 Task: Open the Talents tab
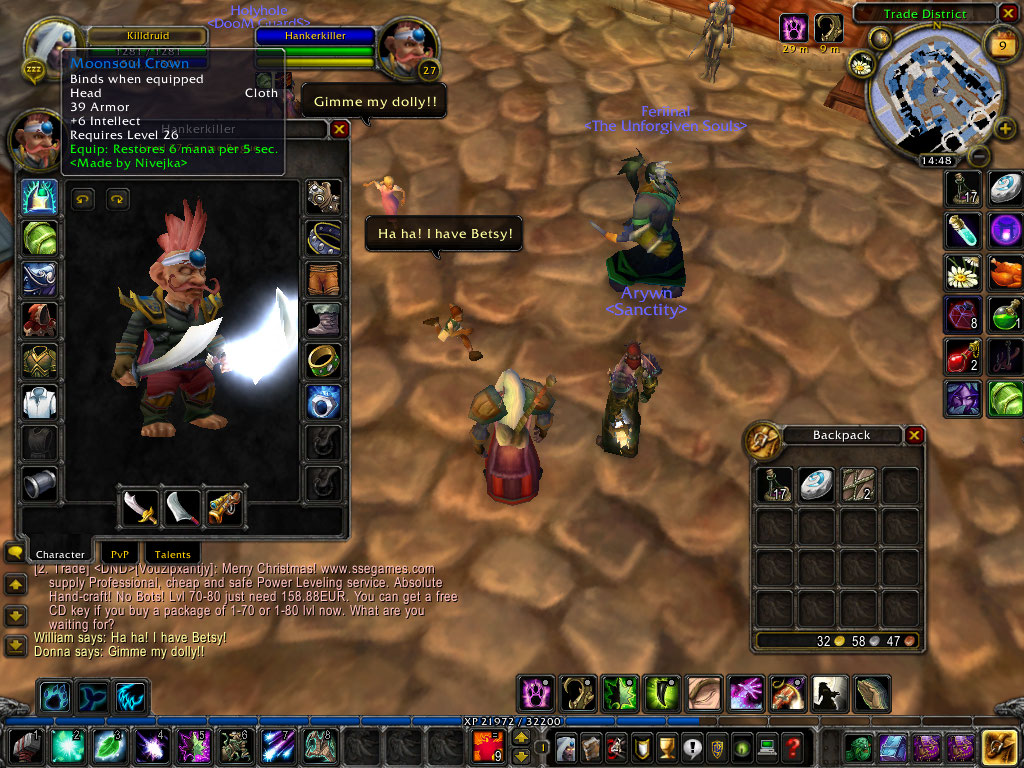tap(172, 553)
